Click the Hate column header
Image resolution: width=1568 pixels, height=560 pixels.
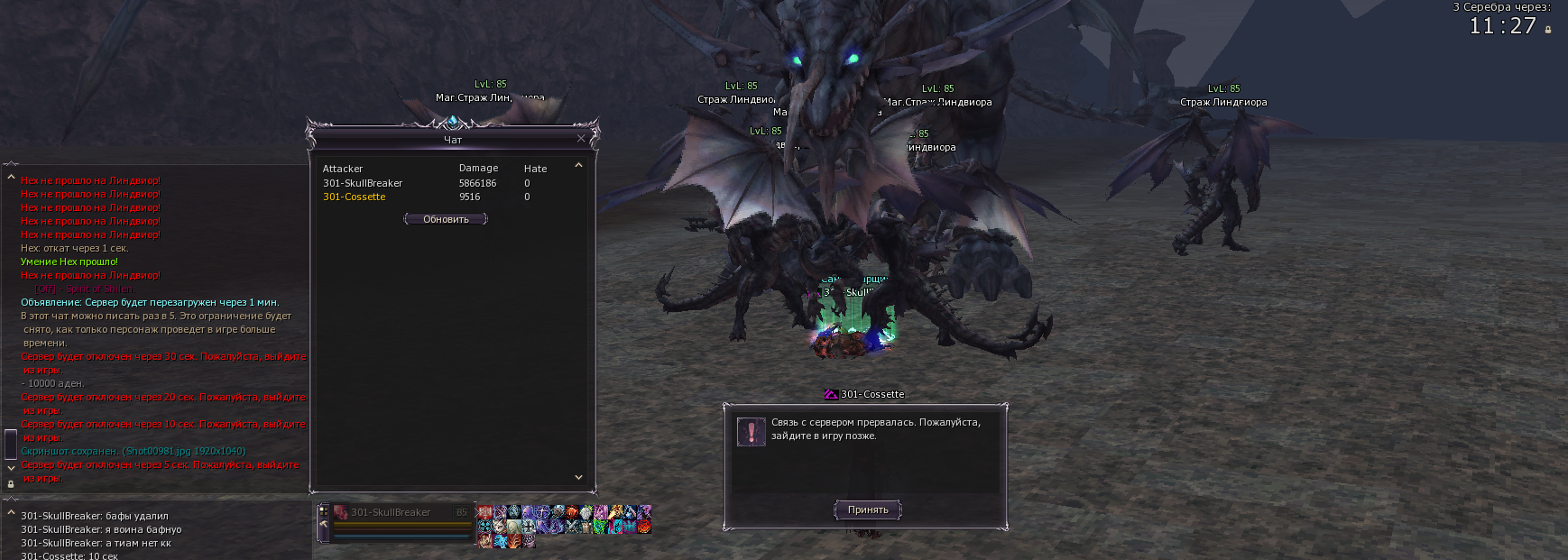535,169
